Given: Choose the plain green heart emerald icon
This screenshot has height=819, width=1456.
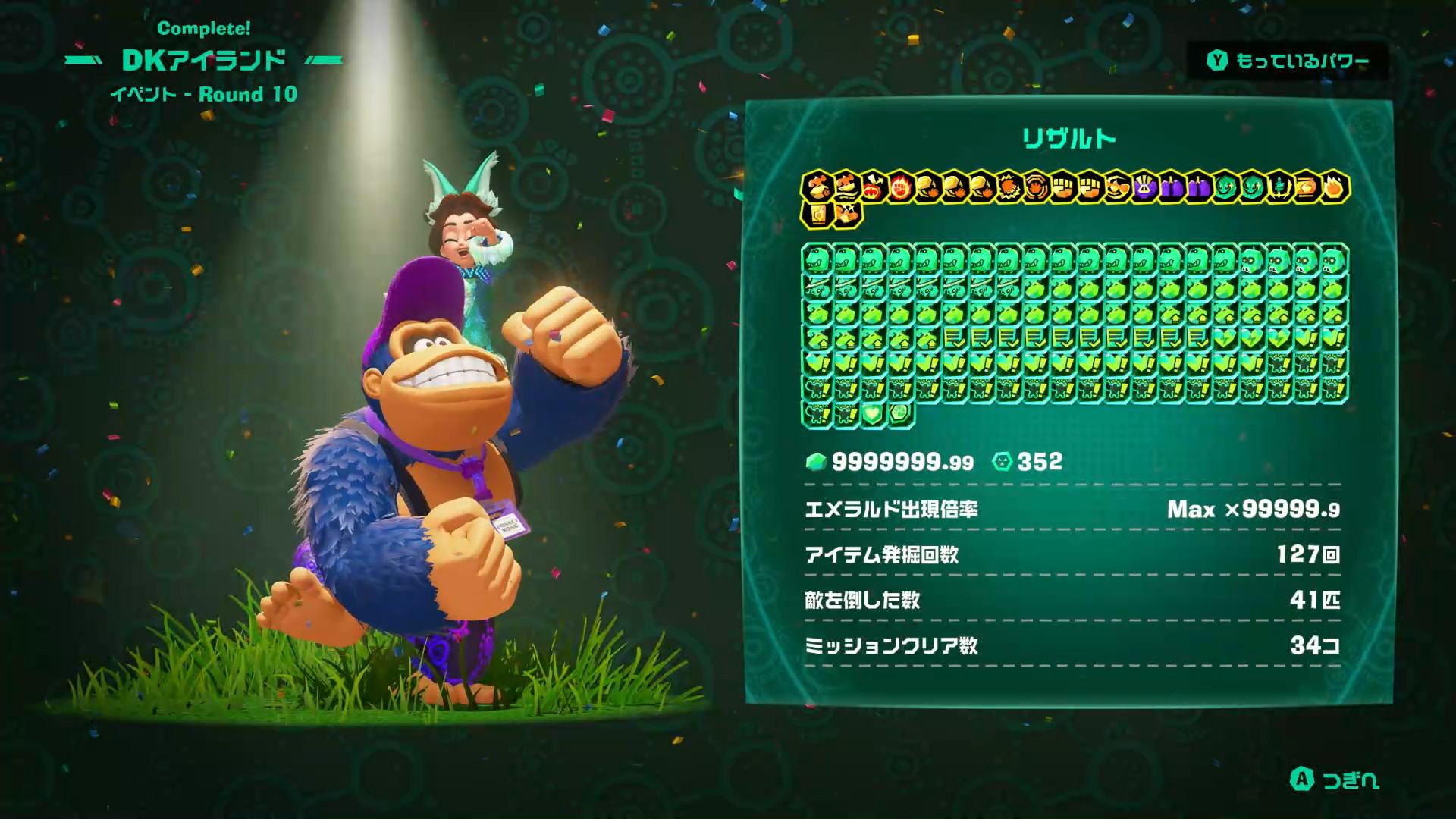Looking at the screenshot, I should tap(873, 414).
